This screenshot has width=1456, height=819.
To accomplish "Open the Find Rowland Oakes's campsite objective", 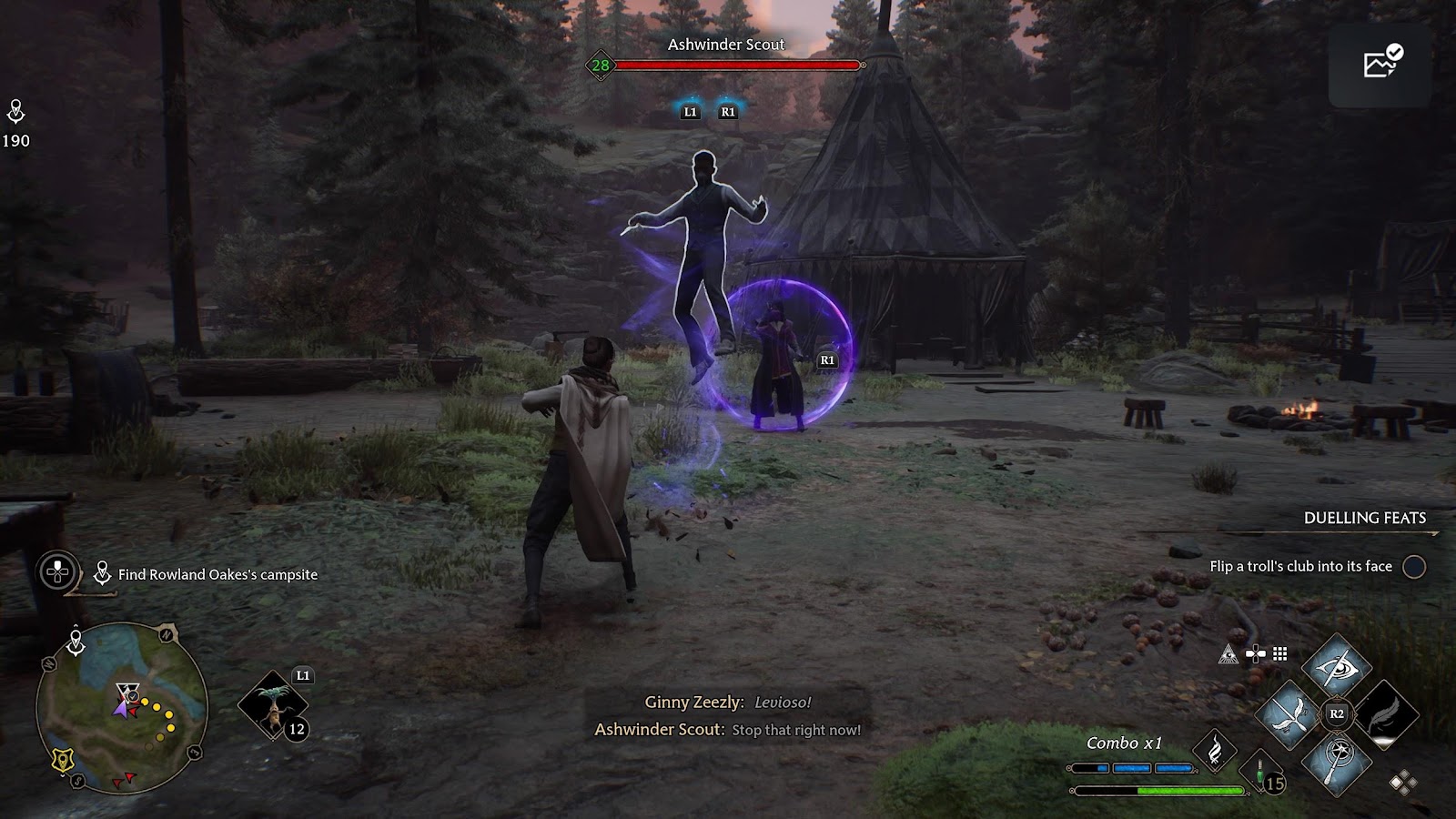I will [217, 574].
